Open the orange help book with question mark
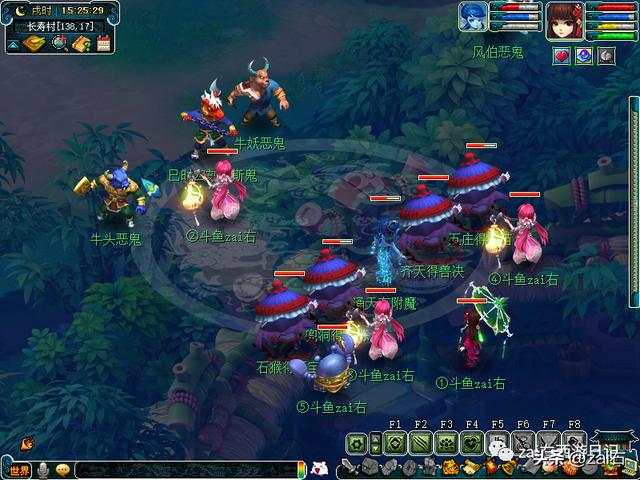 [81, 43]
